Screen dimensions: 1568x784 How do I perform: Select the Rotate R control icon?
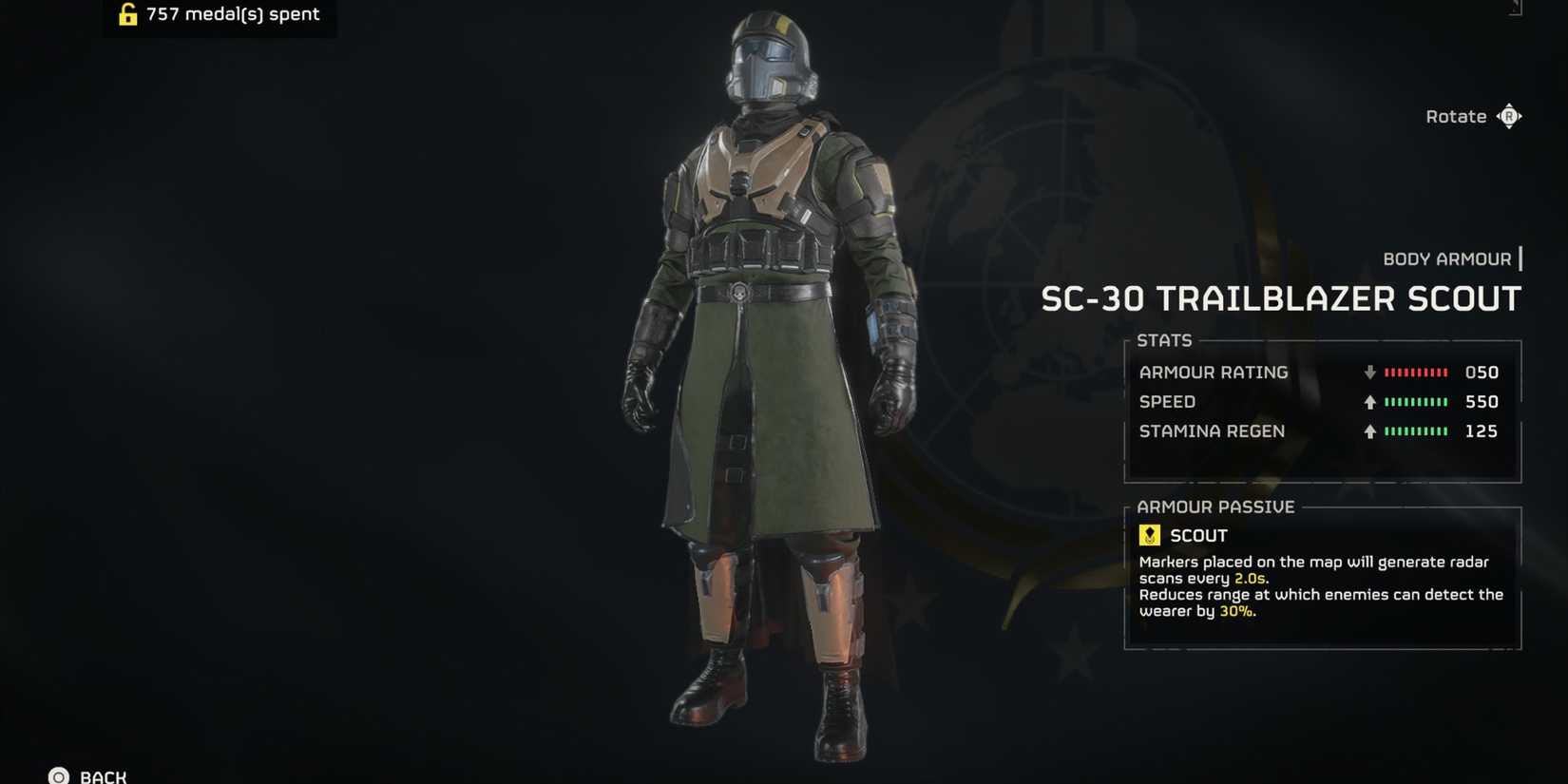point(1510,115)
